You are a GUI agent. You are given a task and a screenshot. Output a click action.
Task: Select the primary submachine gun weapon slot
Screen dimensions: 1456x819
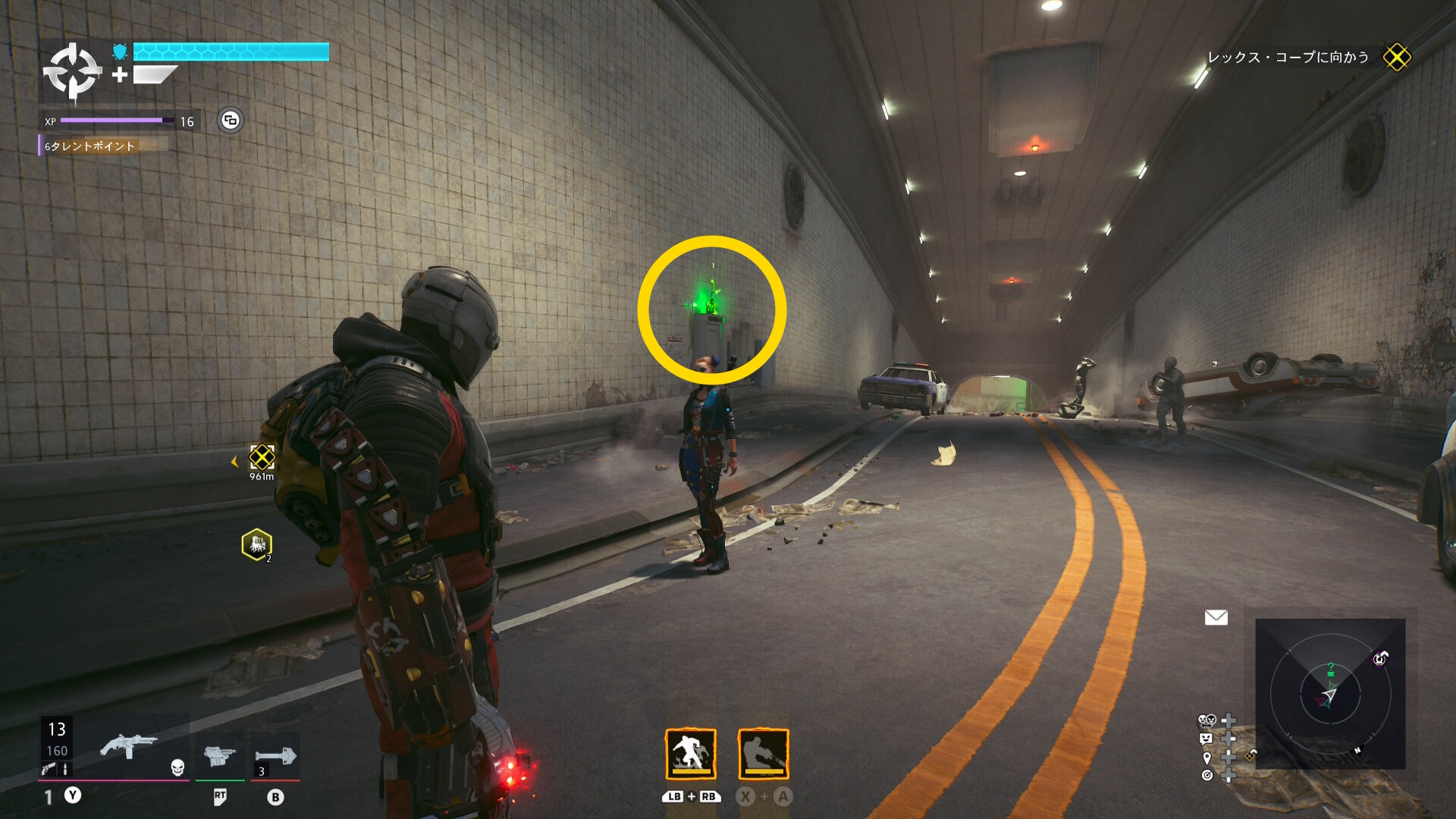click(129, 746)
